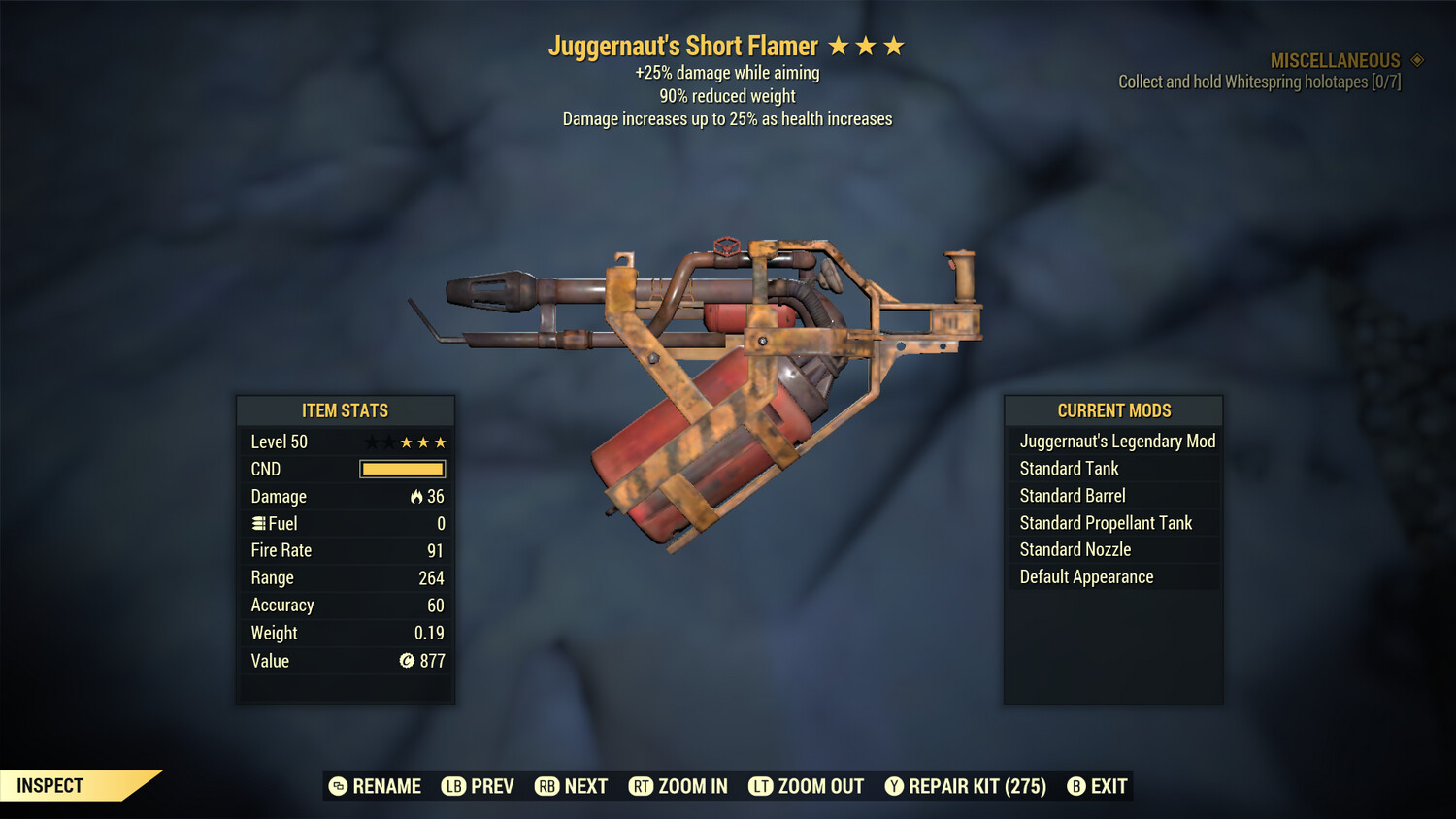The height and width of the screenshot is (819, 1456).
Task: Click the RB button icon before Next
Action: coord(546,786)
